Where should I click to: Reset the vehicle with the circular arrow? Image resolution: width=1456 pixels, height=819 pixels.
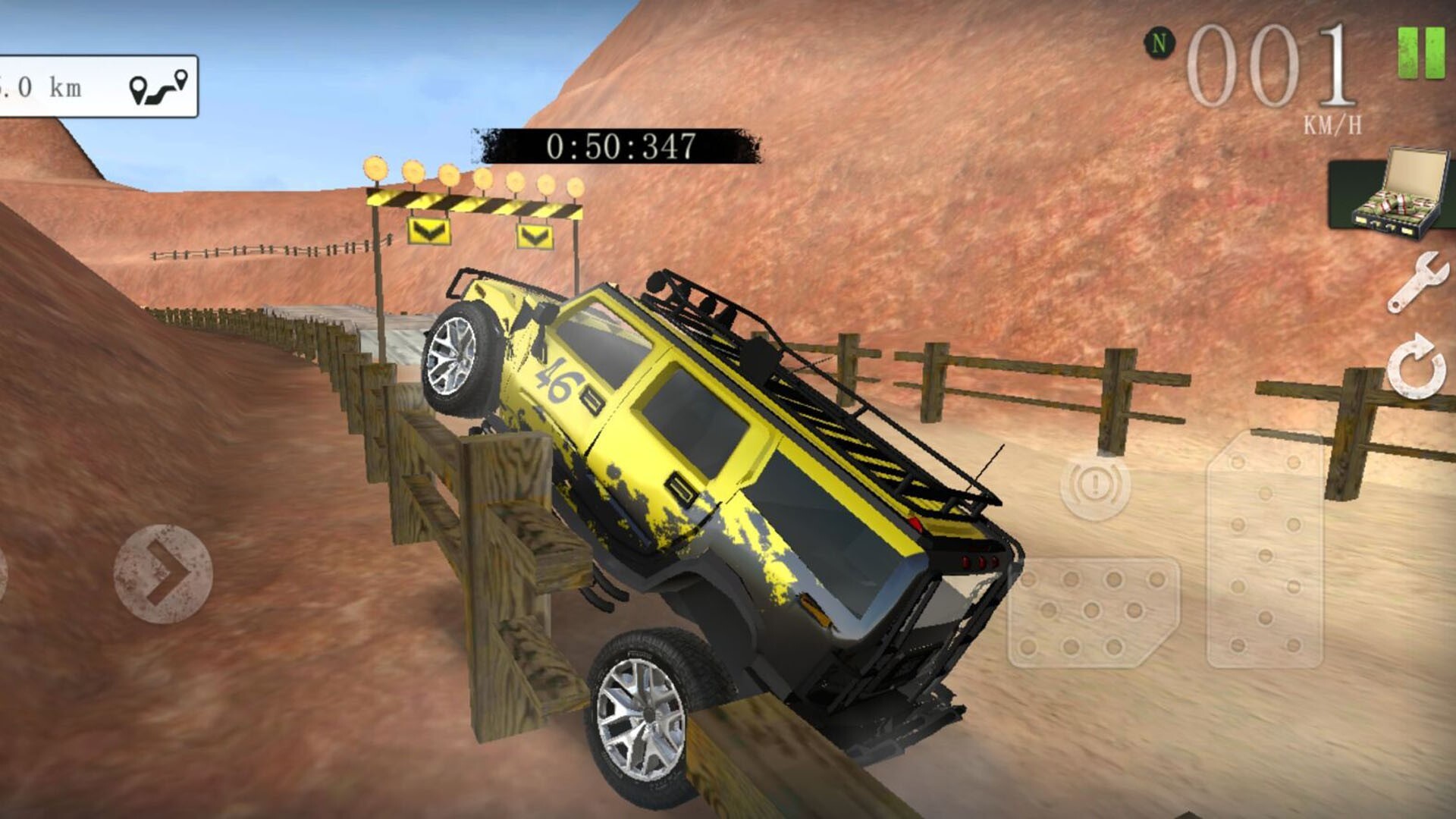tap(1416, 367)
